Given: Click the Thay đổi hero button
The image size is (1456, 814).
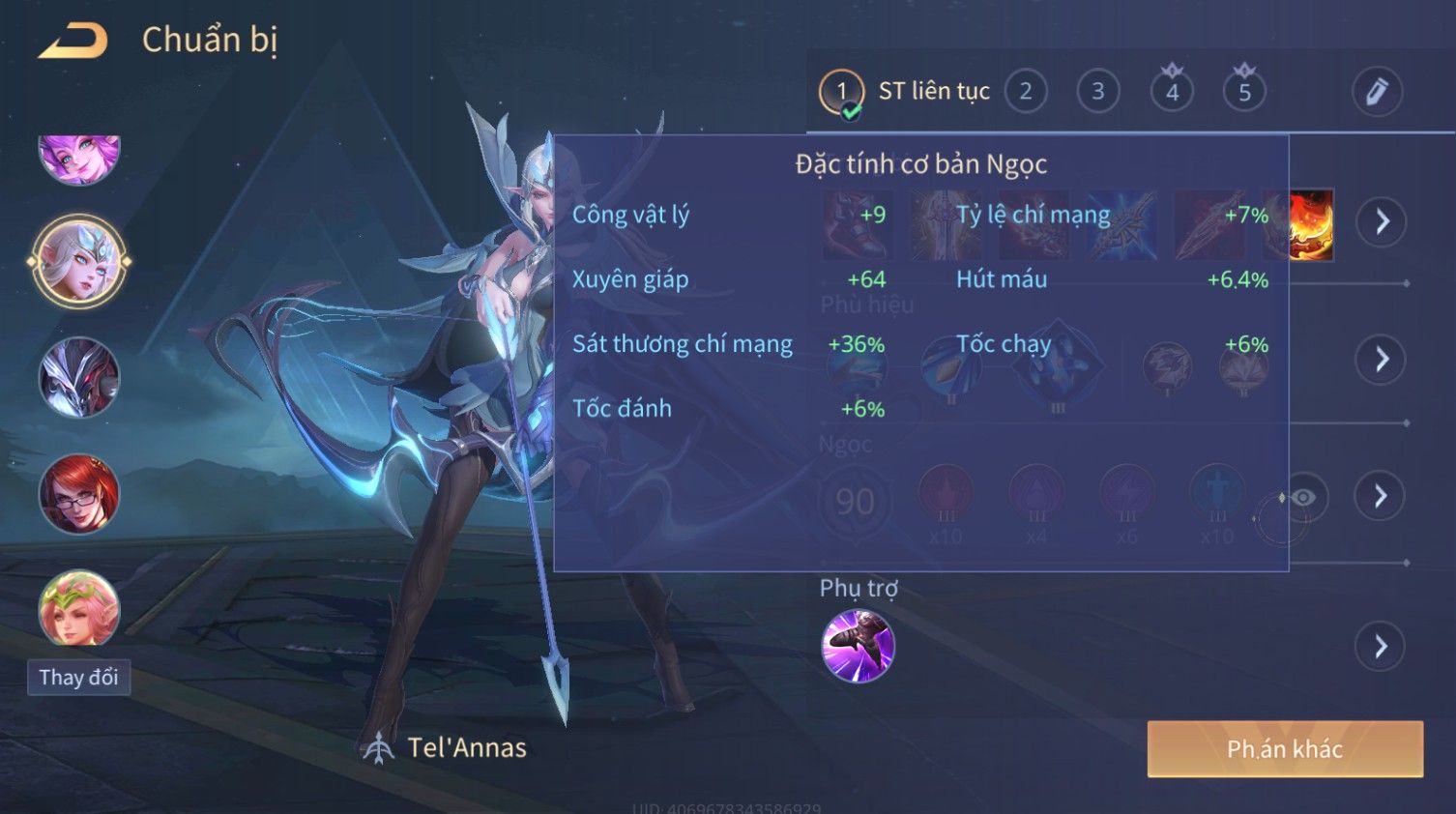Looking at the screenshot, I should (78, 677).
